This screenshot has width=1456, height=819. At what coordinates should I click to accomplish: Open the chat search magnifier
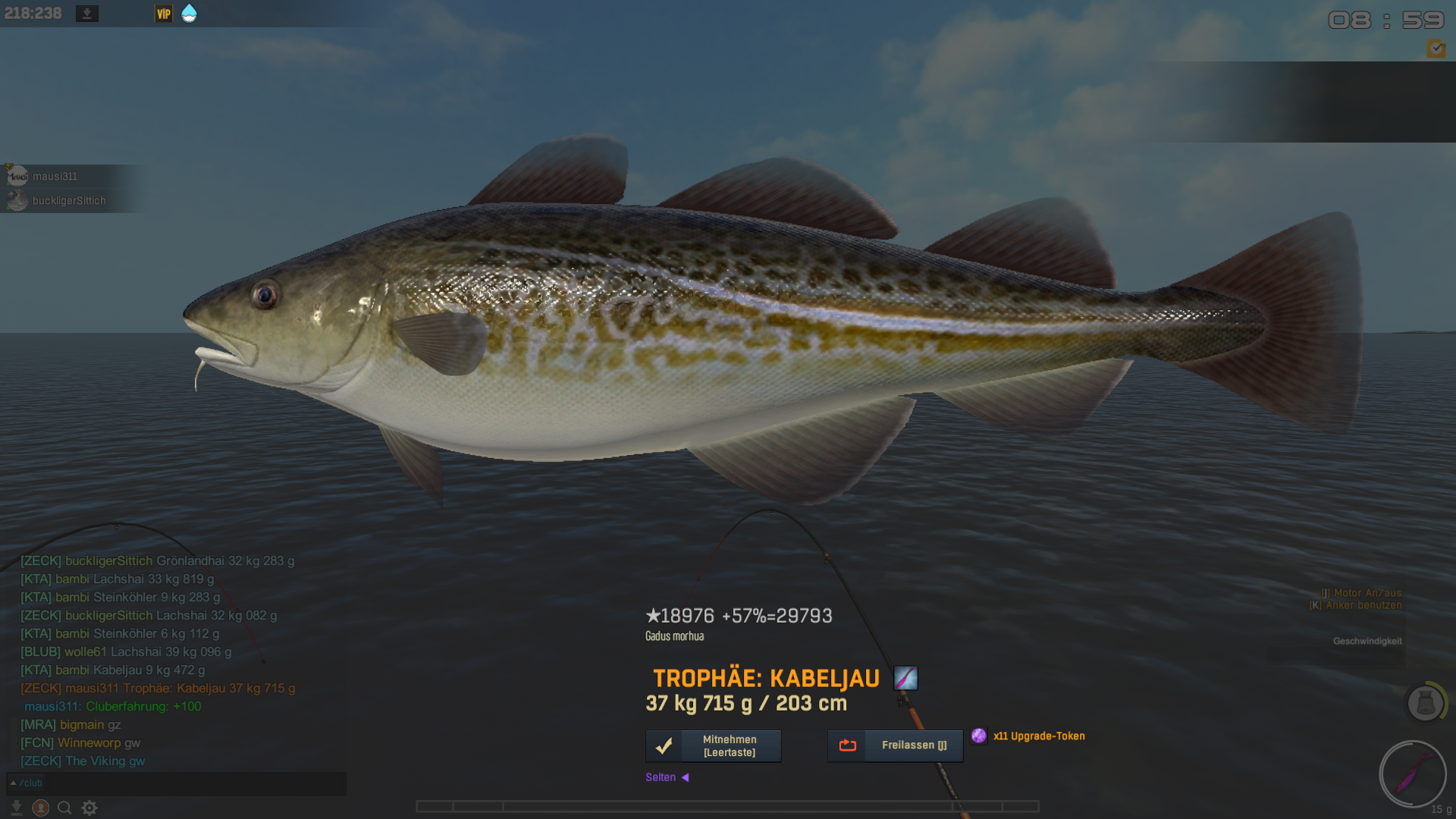click(x=65, y=808)
